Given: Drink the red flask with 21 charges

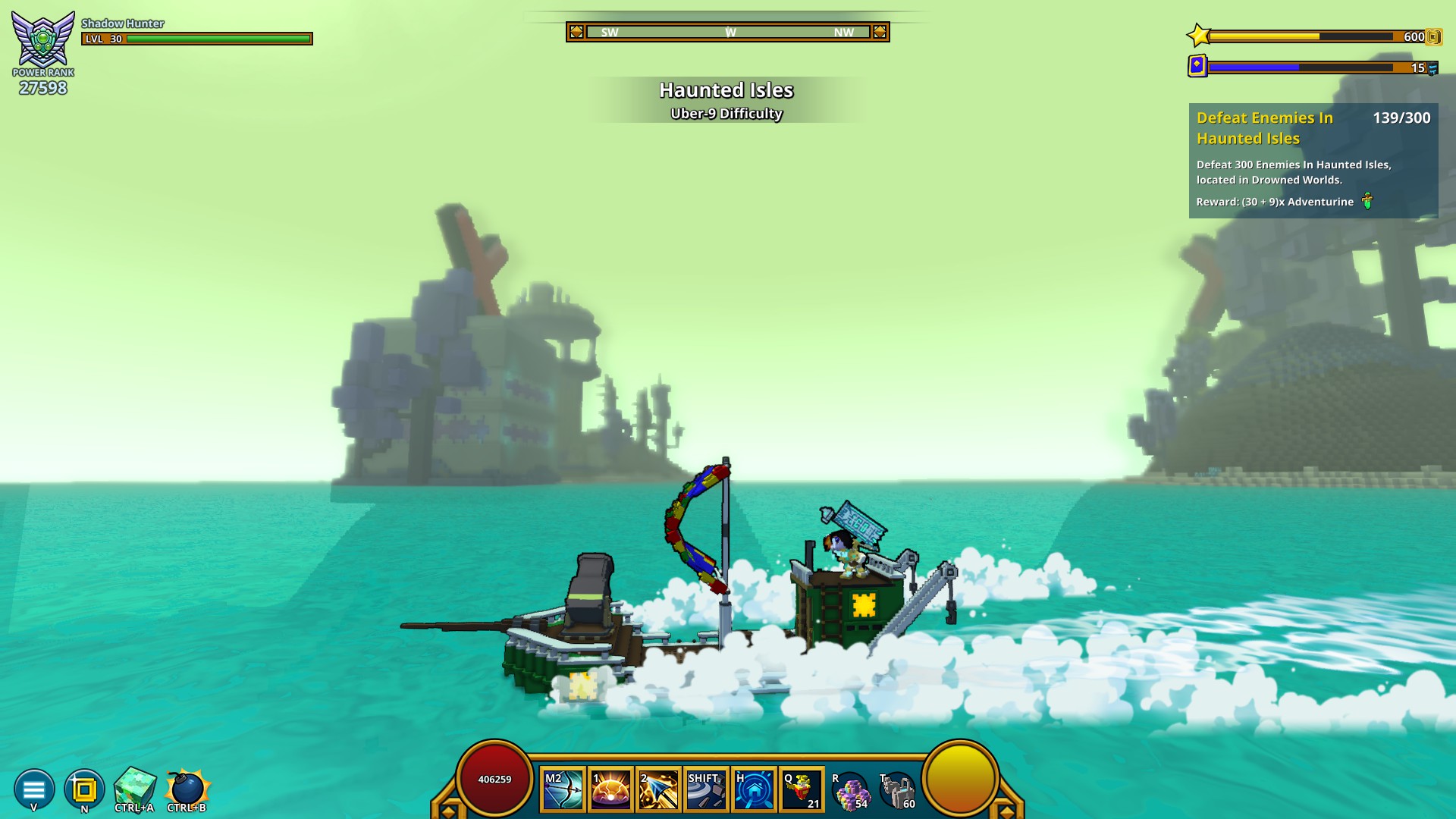Looking at the screenshot, I should pyautogui.click(x=802, y=790).
